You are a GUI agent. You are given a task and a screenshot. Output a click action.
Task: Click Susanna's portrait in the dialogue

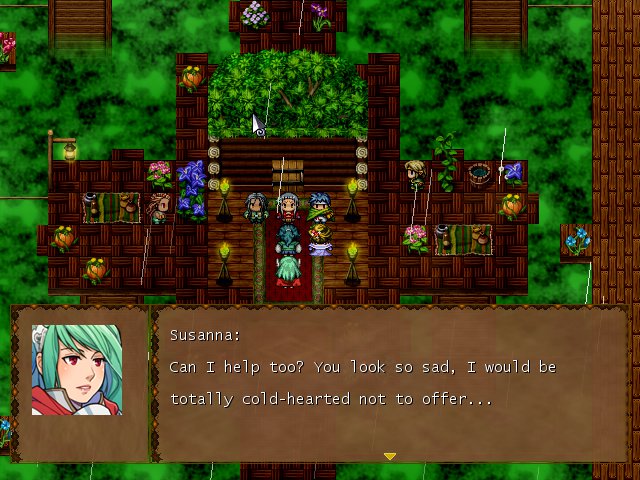77,370
